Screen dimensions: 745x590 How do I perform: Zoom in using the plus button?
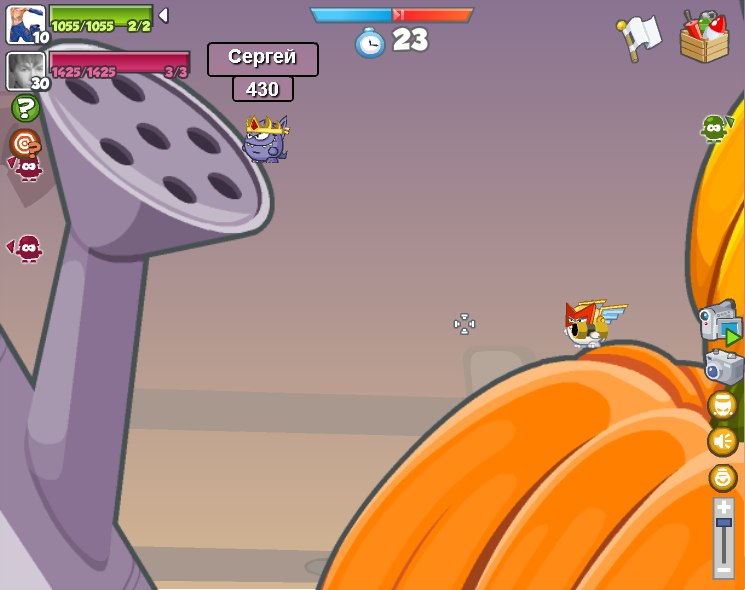click(x=723, y=507)
